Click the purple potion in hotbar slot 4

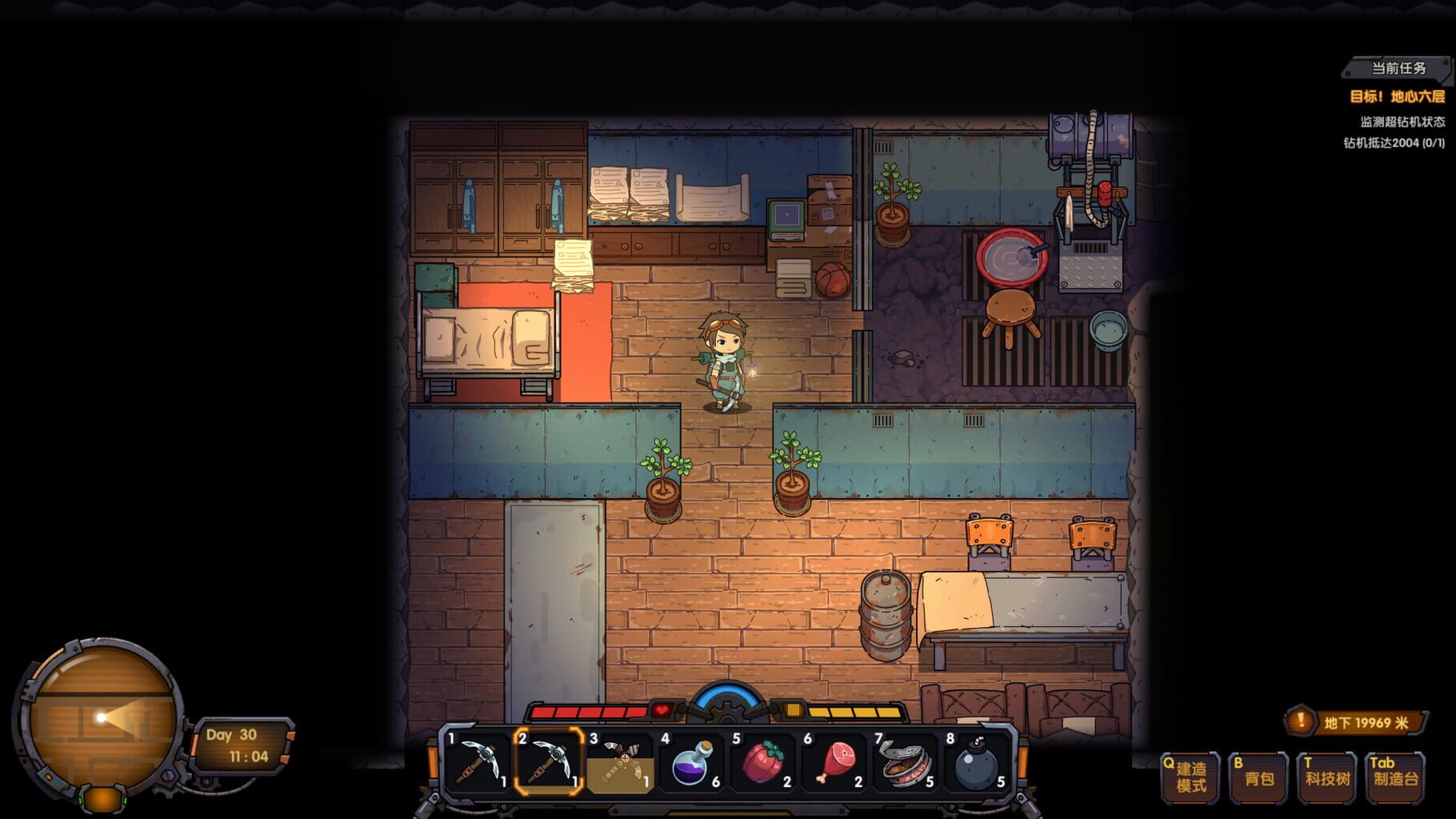693,760
